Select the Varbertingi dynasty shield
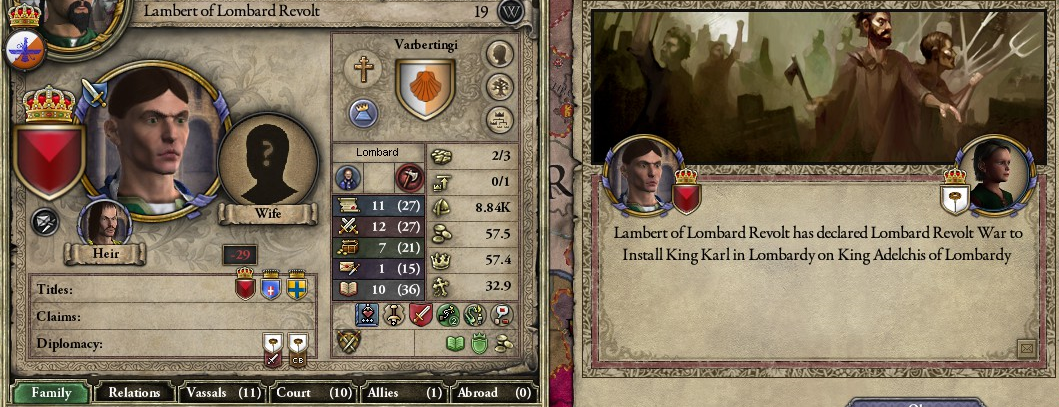Image resolution: width=1059 pixels, height=407 pixels. pyautogui.click(x=425, y=89)
